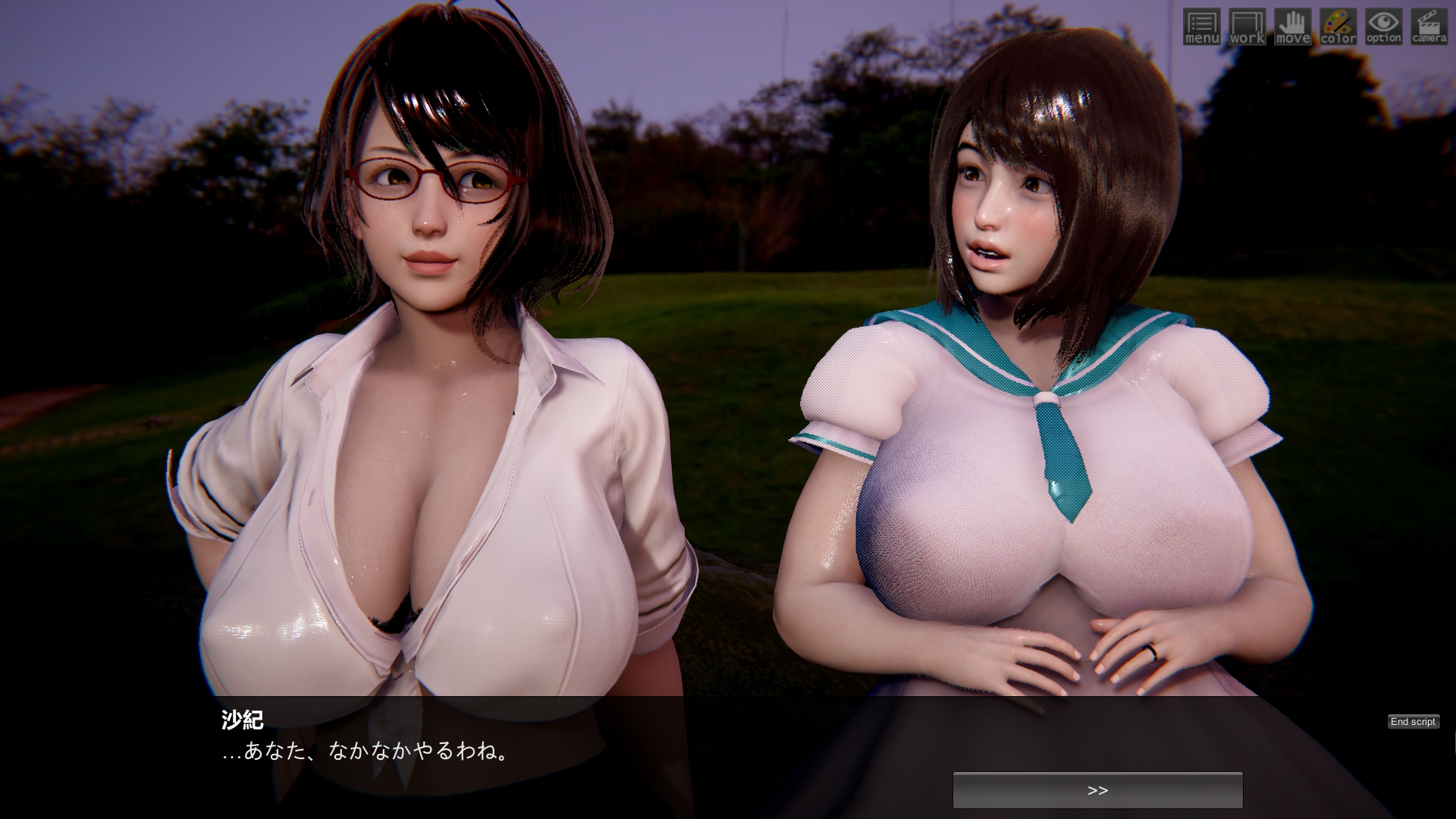Click the End script button
1456x819 pixels.
[x=1413, y=721]
